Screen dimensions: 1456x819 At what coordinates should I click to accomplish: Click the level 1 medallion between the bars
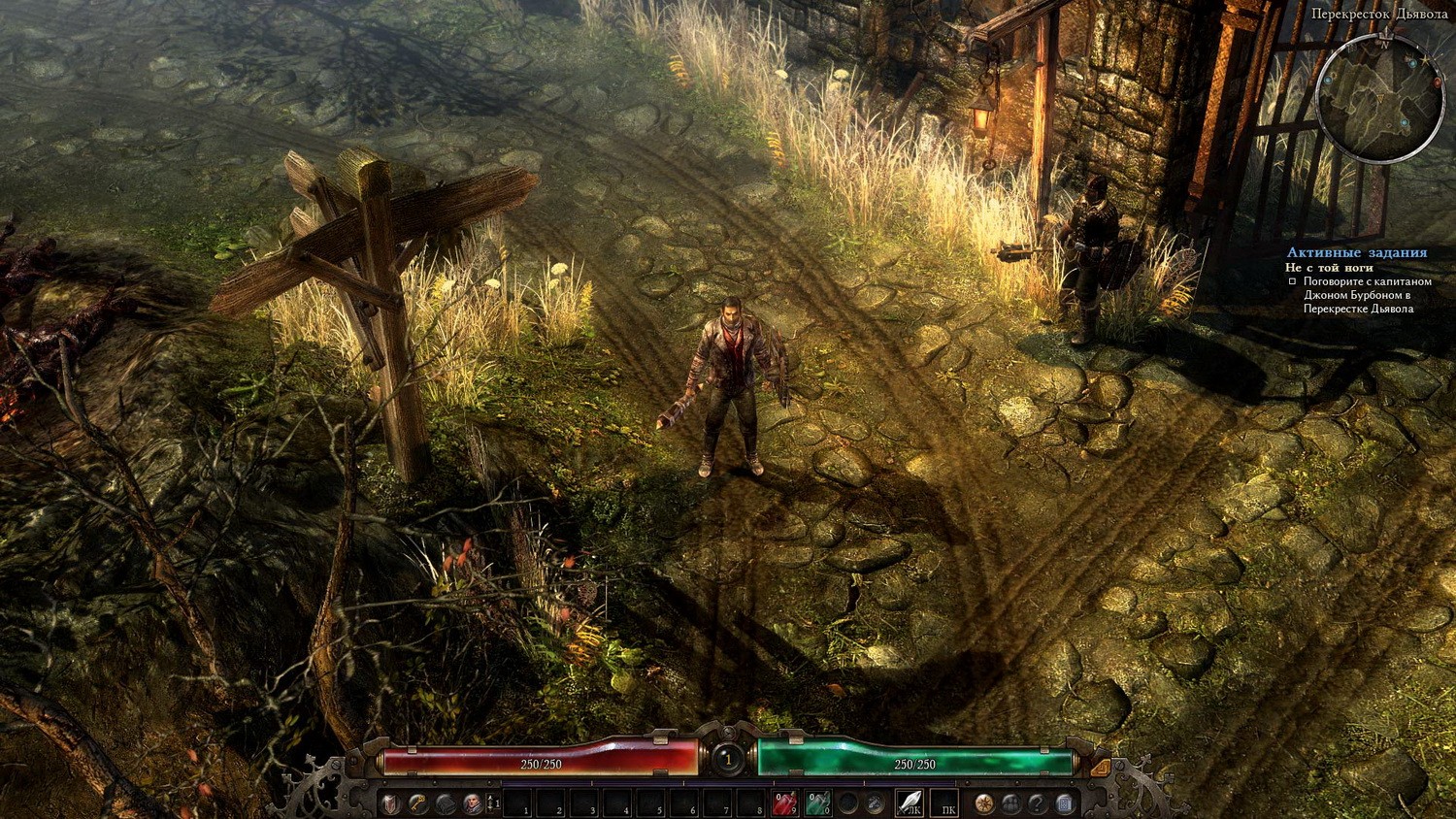[728, 759]
